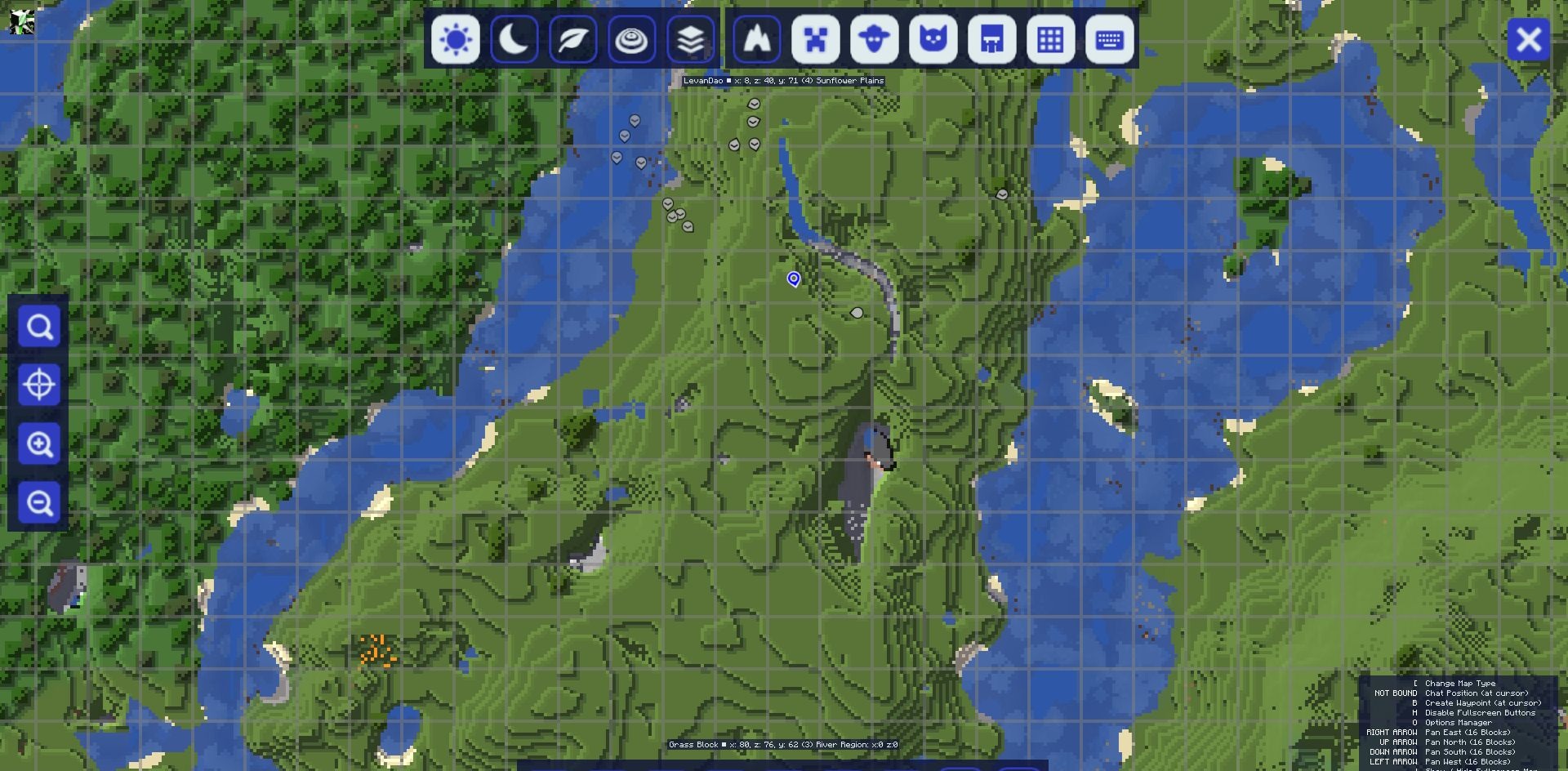This screenshot has width=1568, height=771.
Task: Toggle hostile mob display via creeper icon
Action: pos(815,39)
